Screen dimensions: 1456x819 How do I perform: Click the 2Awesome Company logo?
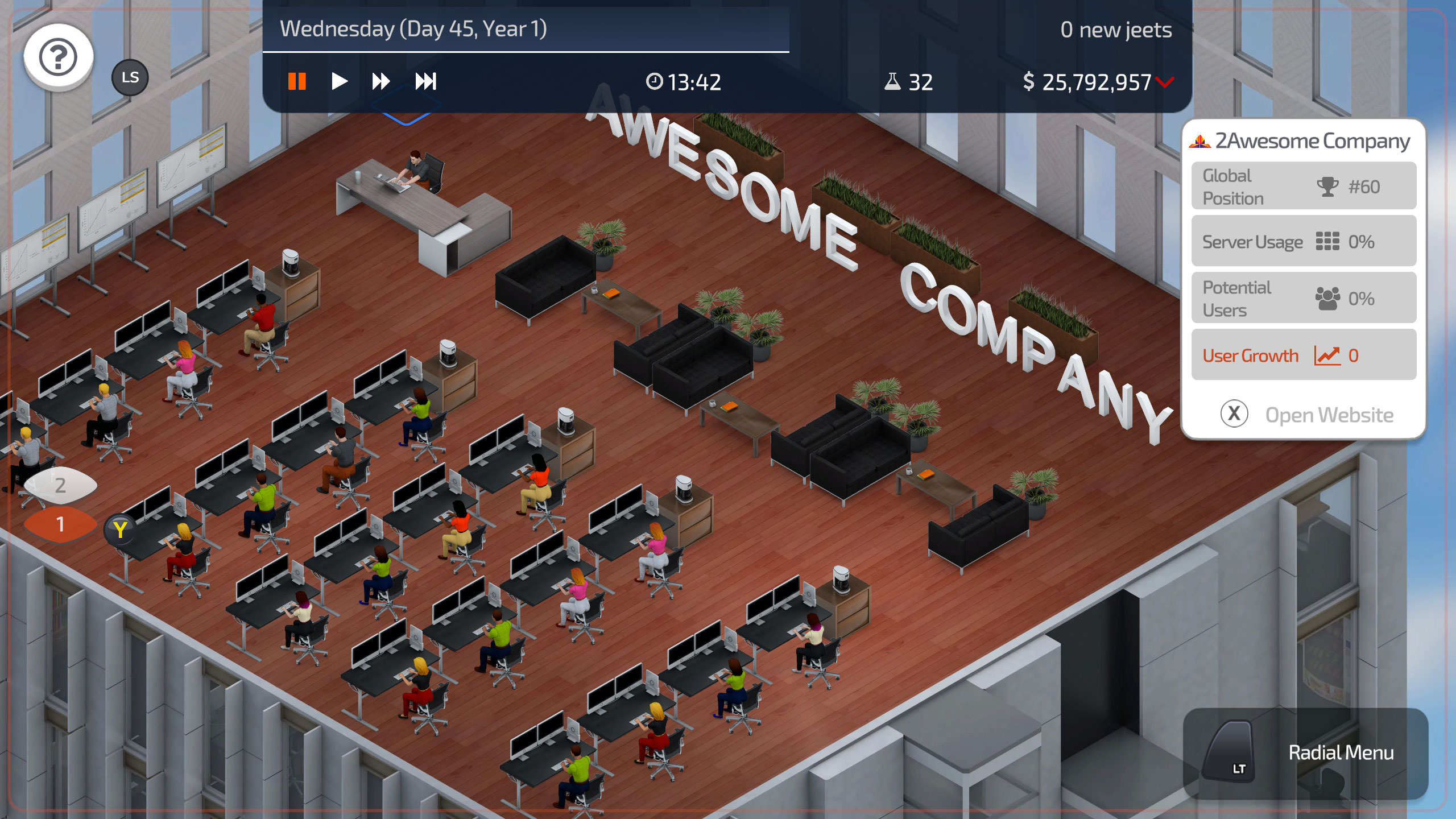[1199, 142]
